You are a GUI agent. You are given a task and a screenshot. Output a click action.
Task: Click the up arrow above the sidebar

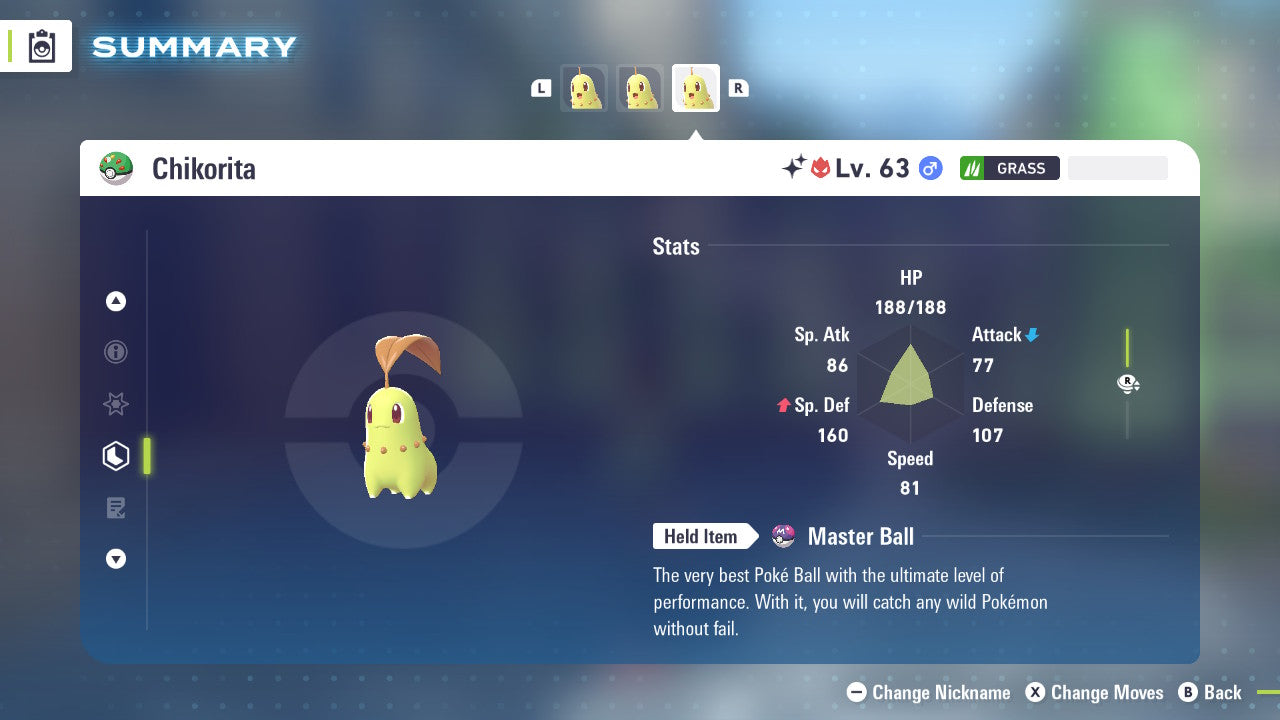[115, 301]
